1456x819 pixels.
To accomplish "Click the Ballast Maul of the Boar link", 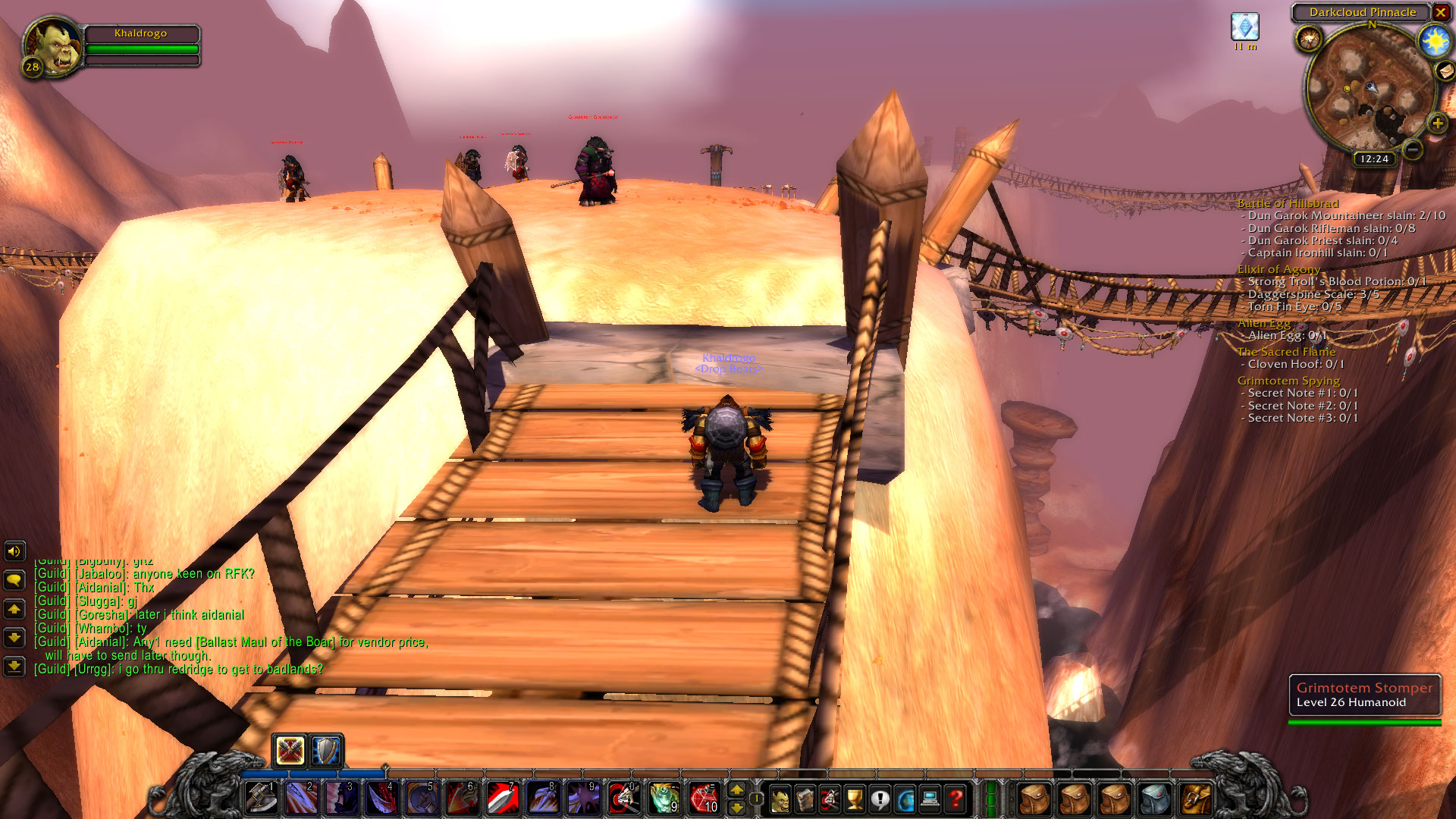I will 267,641.
